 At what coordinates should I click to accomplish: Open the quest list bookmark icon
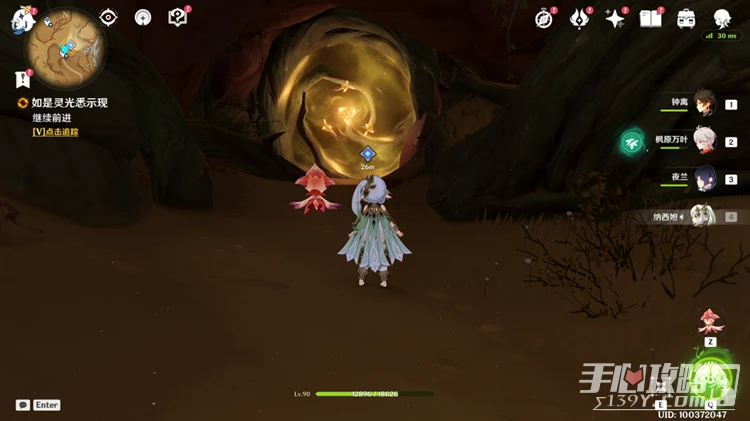[23, 79]
